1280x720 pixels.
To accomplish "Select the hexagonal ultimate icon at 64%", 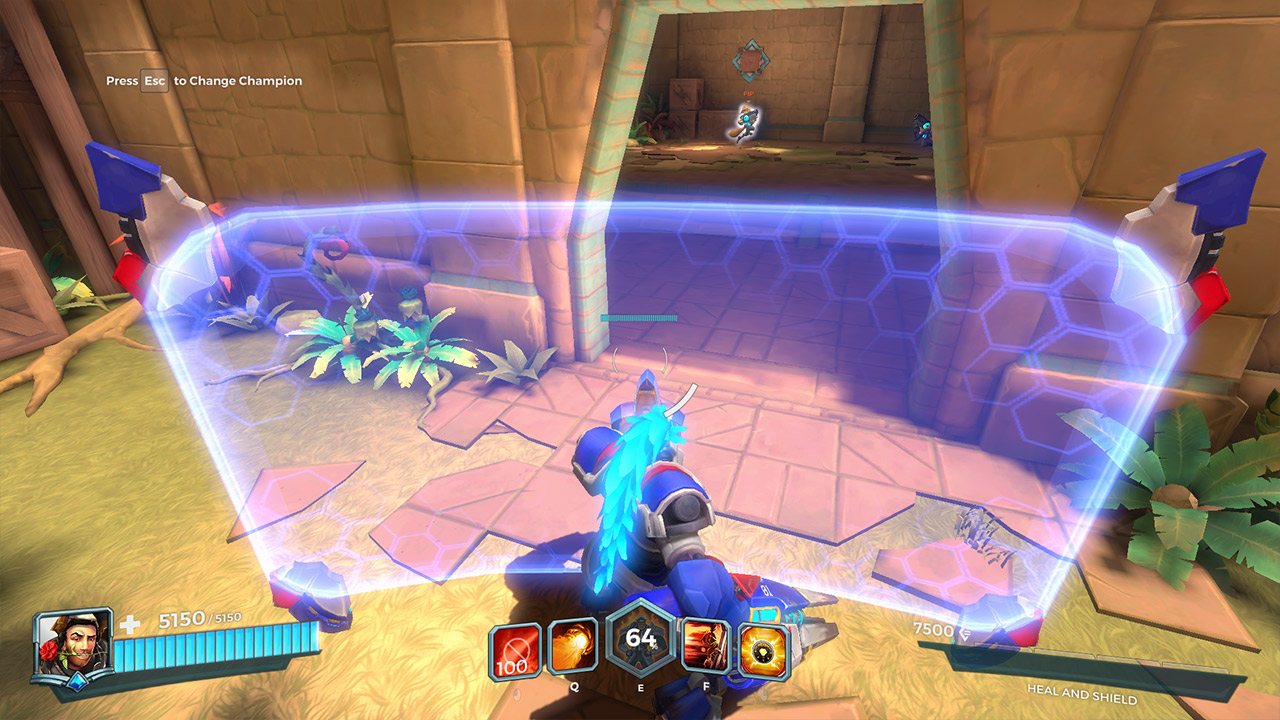I will pyautogui.click(x=640, y=640).
